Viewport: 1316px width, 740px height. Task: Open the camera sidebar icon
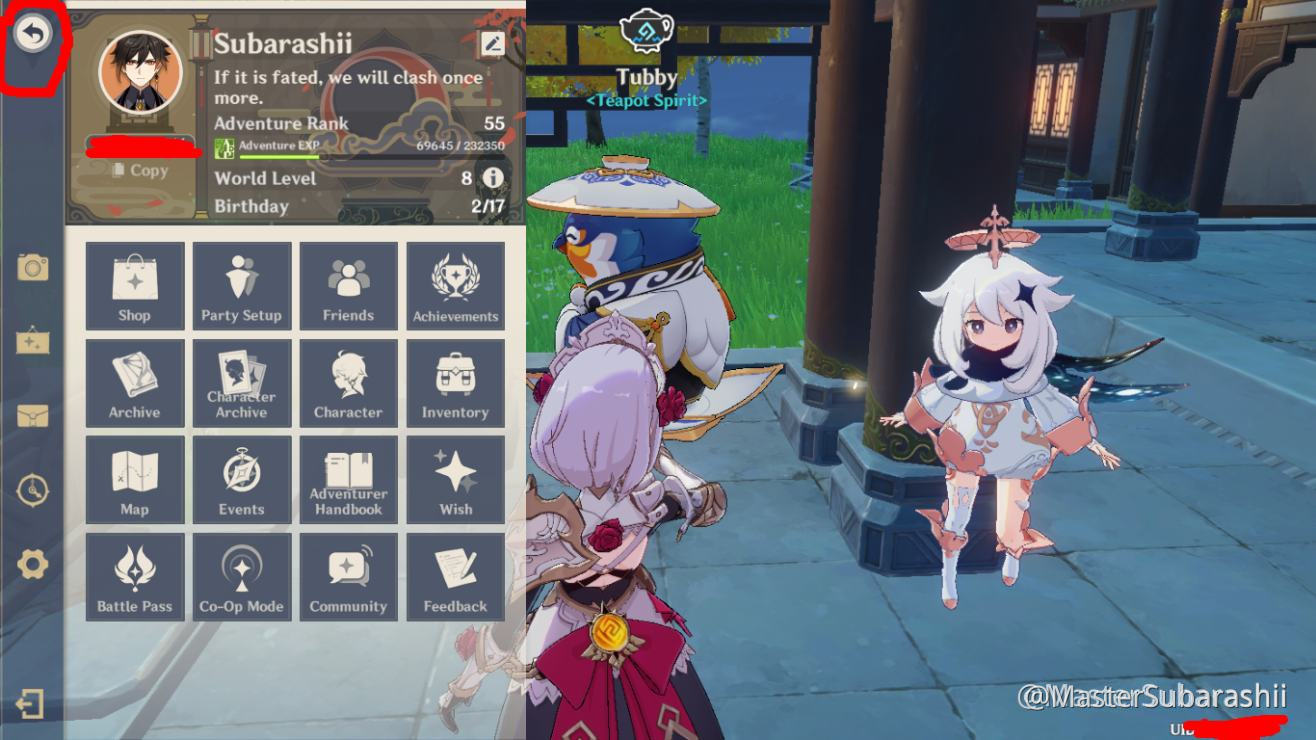click(33, 267)
